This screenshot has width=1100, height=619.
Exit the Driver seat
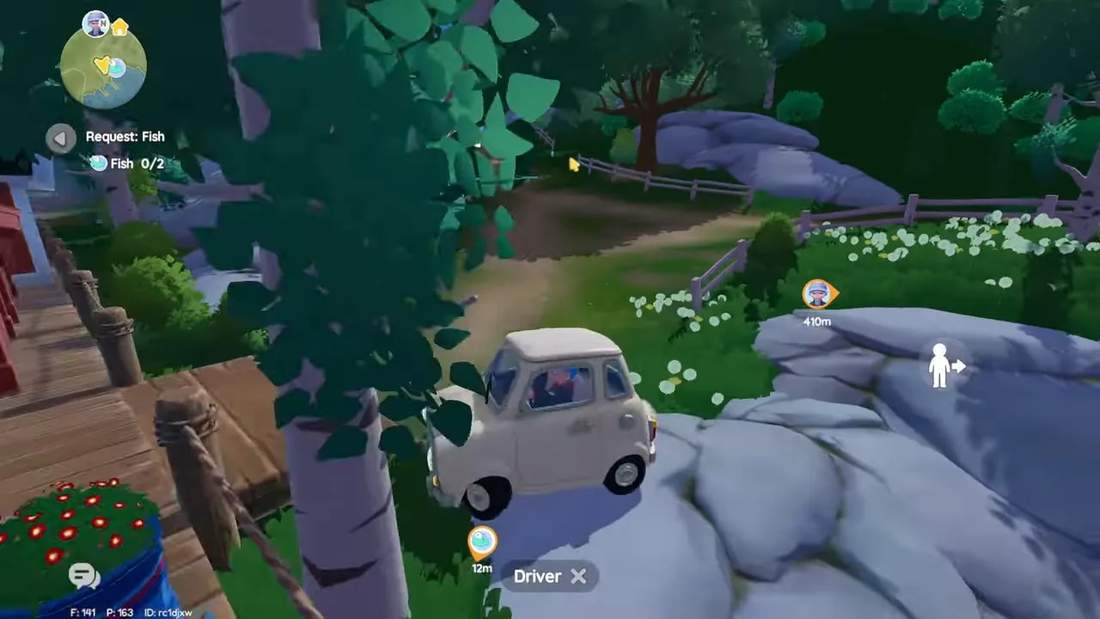pyautogui.click(x=578, y=576)
